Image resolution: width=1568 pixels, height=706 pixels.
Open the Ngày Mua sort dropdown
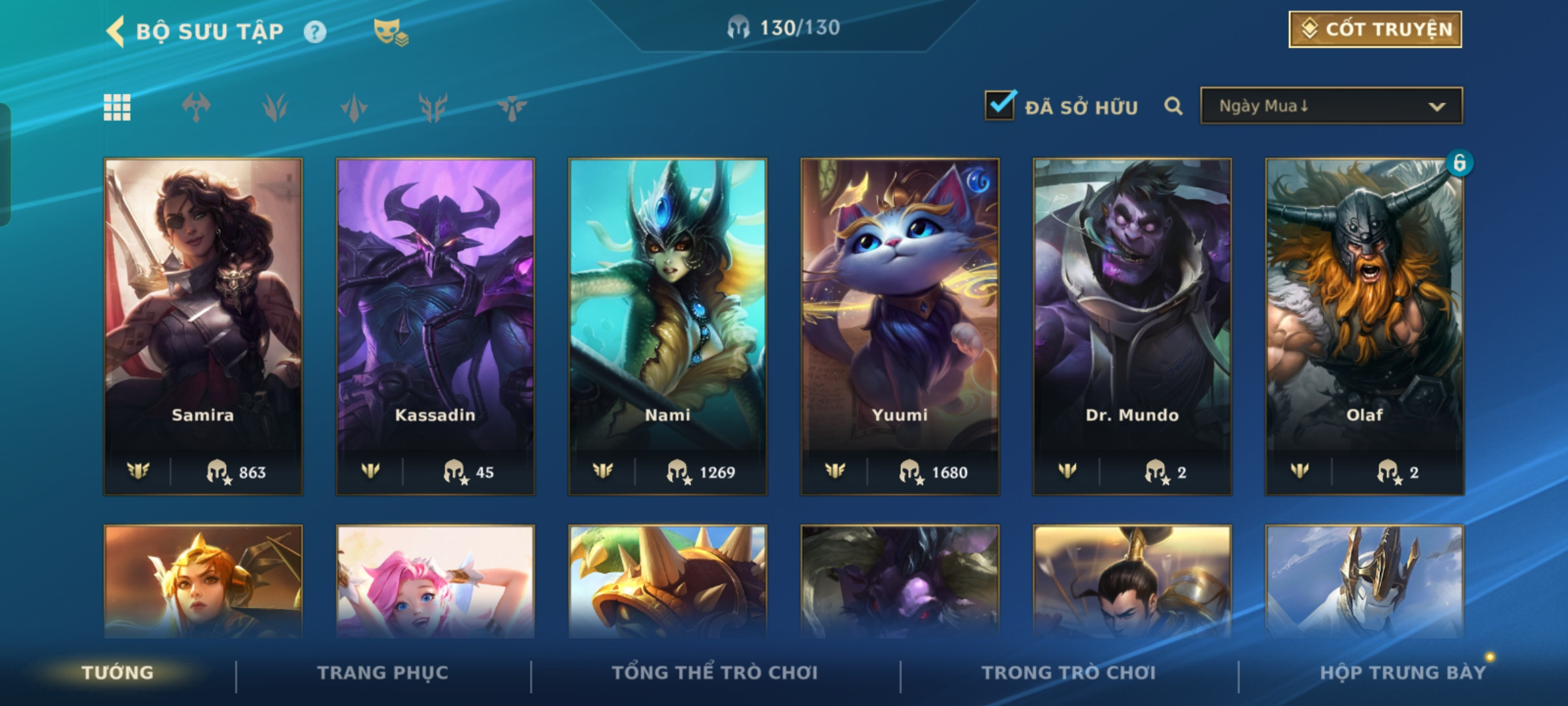(x=1331, y=106)
